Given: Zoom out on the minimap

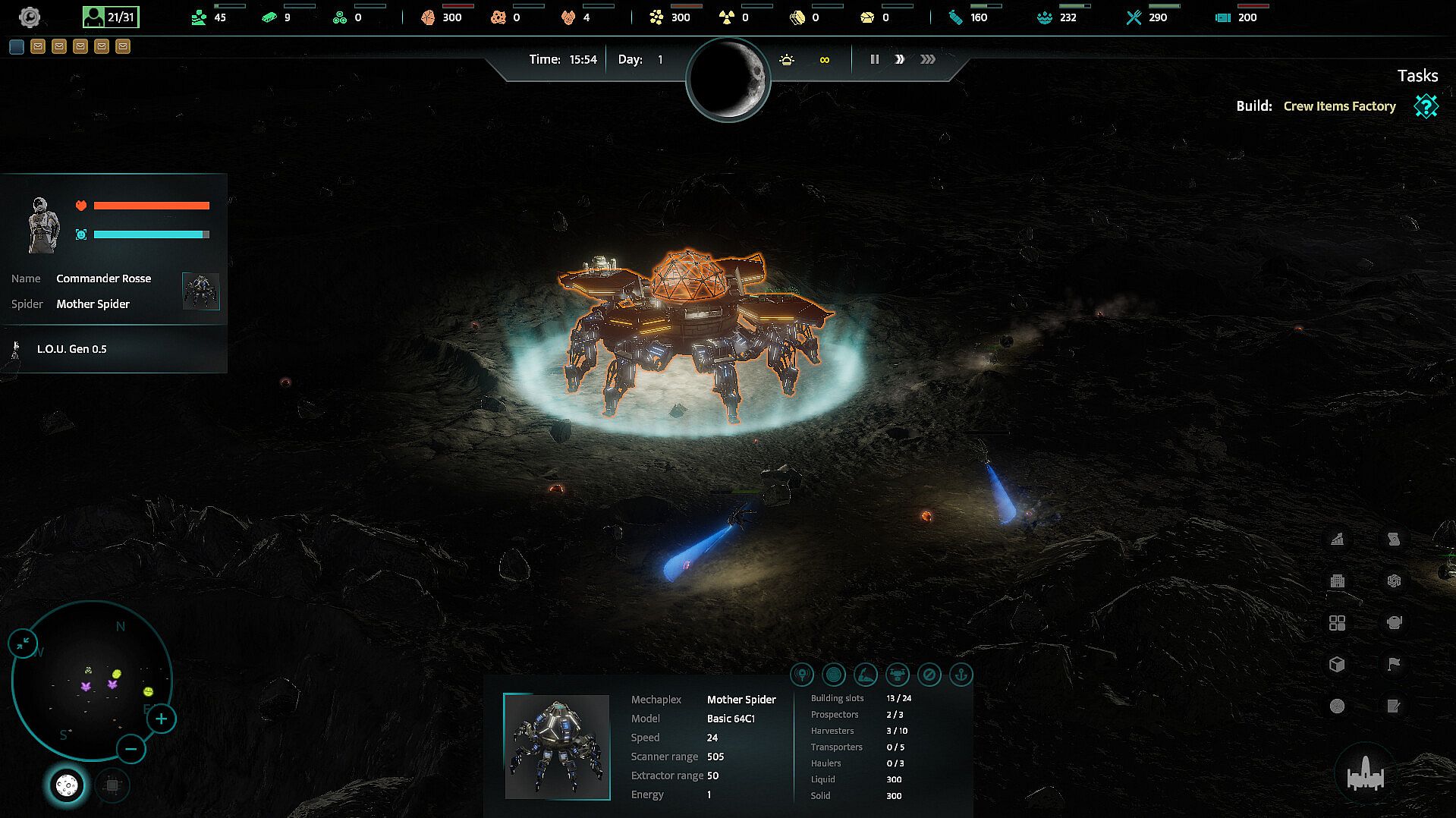Looking at the screenshot, I should tap(131, 750).
